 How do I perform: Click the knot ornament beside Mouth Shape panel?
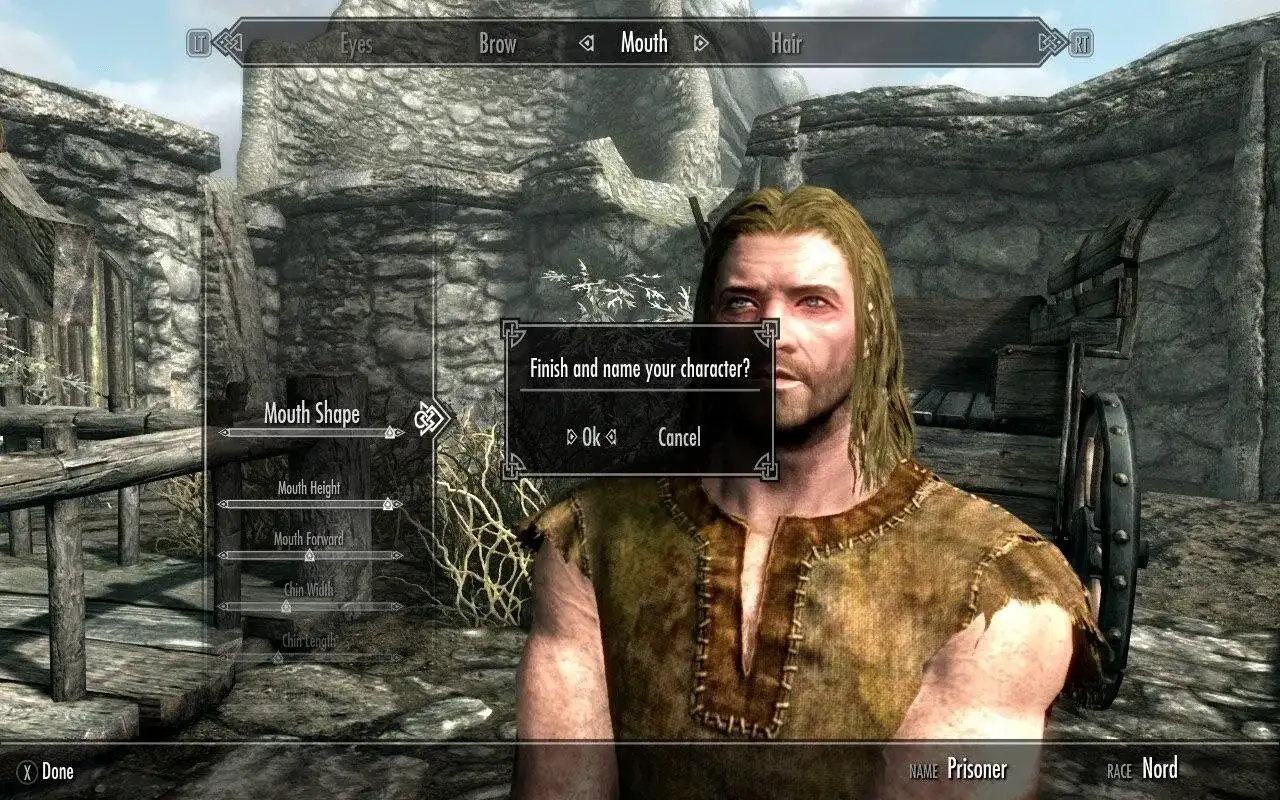pos(428,418)
